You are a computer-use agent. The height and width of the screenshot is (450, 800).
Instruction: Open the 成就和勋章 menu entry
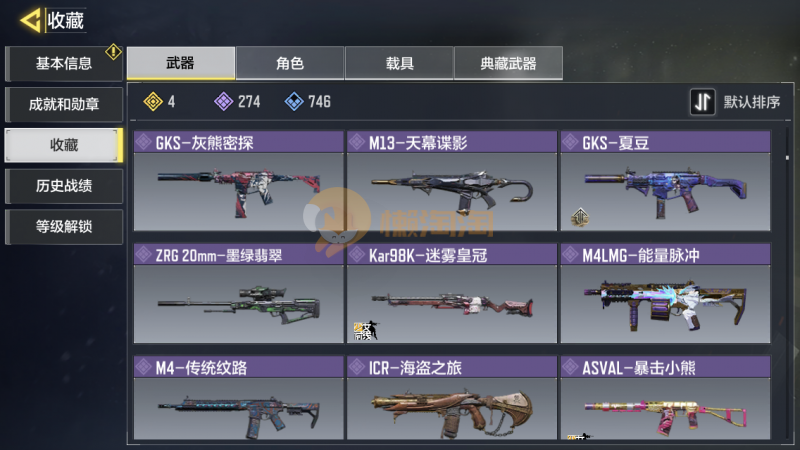point(64,104)
